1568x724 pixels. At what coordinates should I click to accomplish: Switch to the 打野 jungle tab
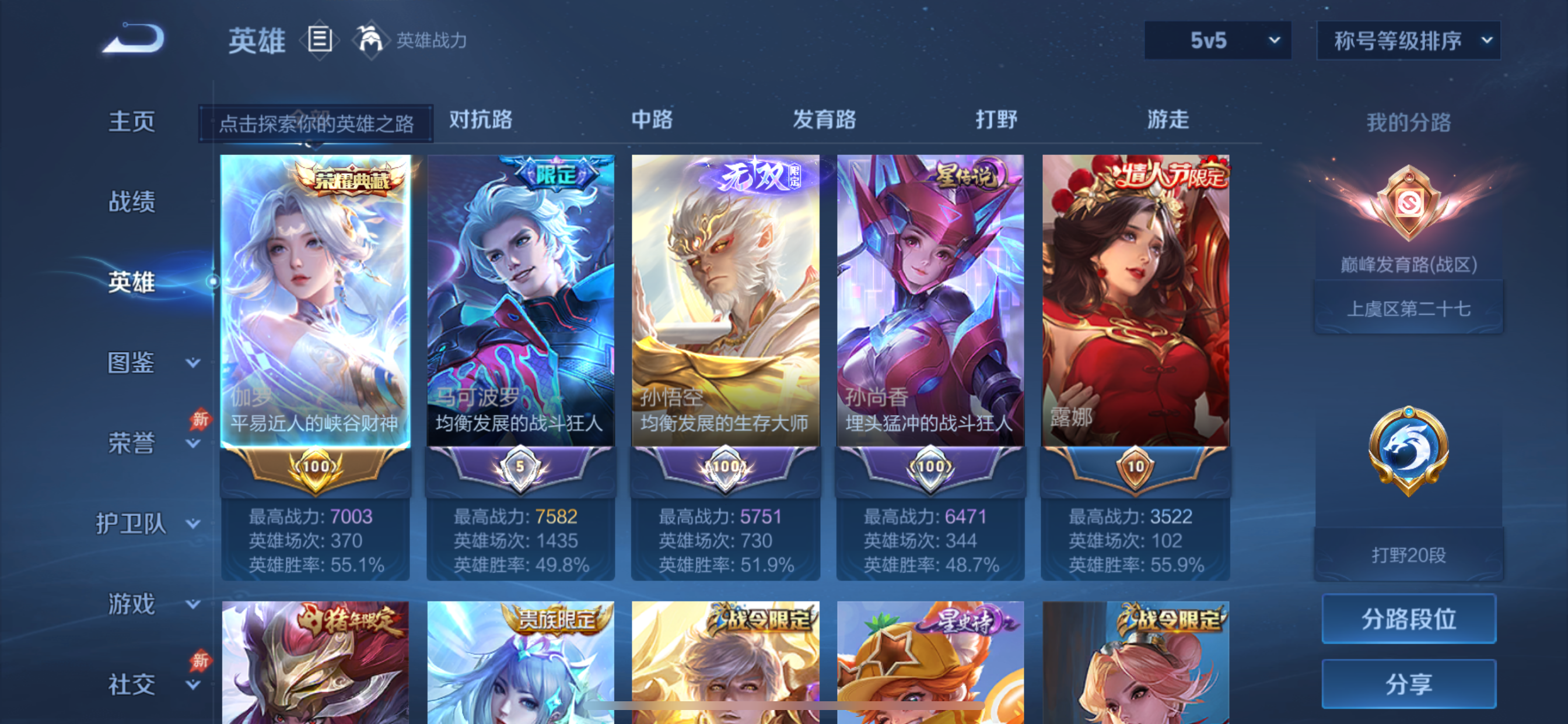click(996, 120)
